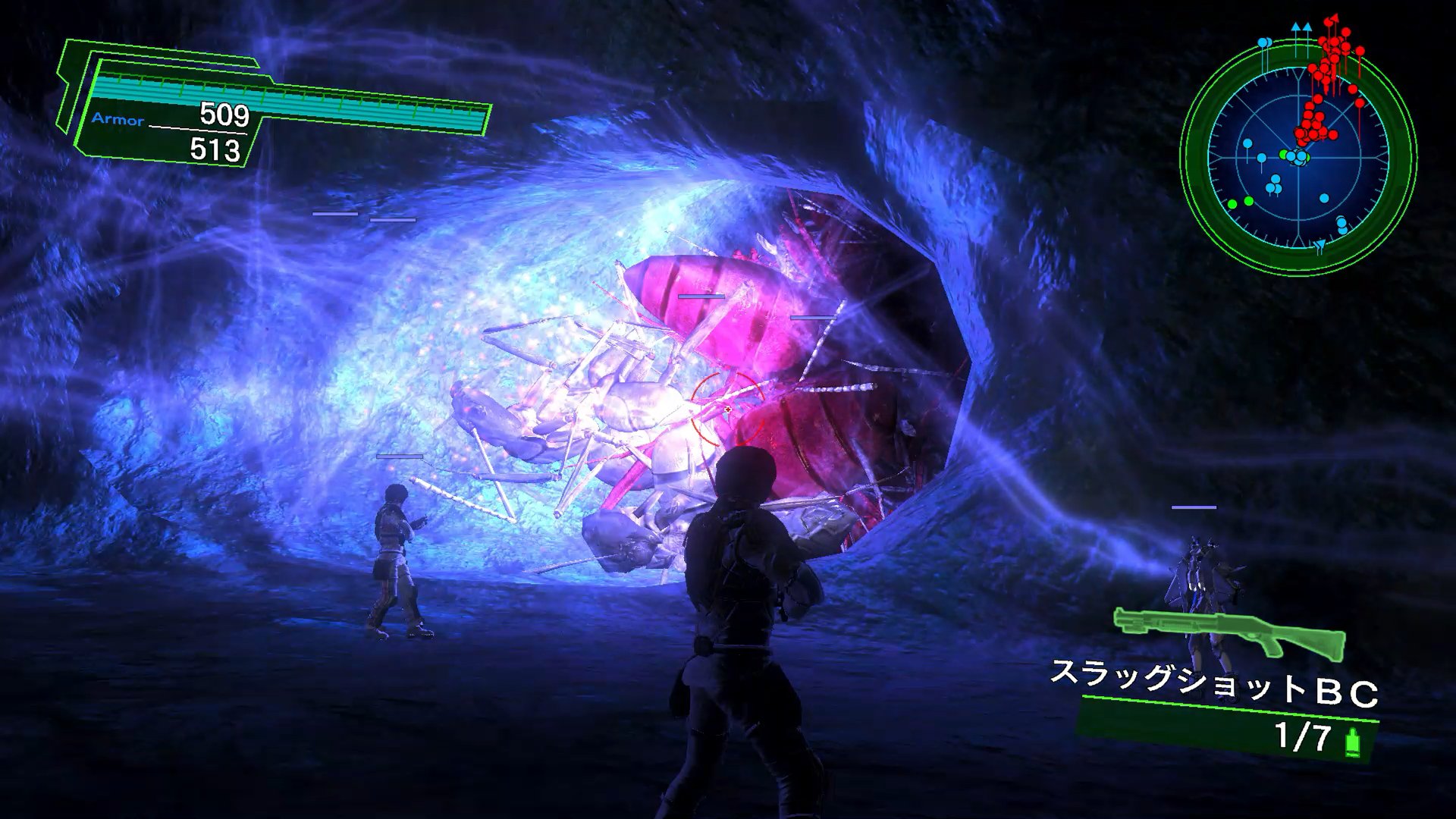Viewport: 1456px width, 819px height.
Task: Click the circular radar minimap
Action: click(1298, 158)
